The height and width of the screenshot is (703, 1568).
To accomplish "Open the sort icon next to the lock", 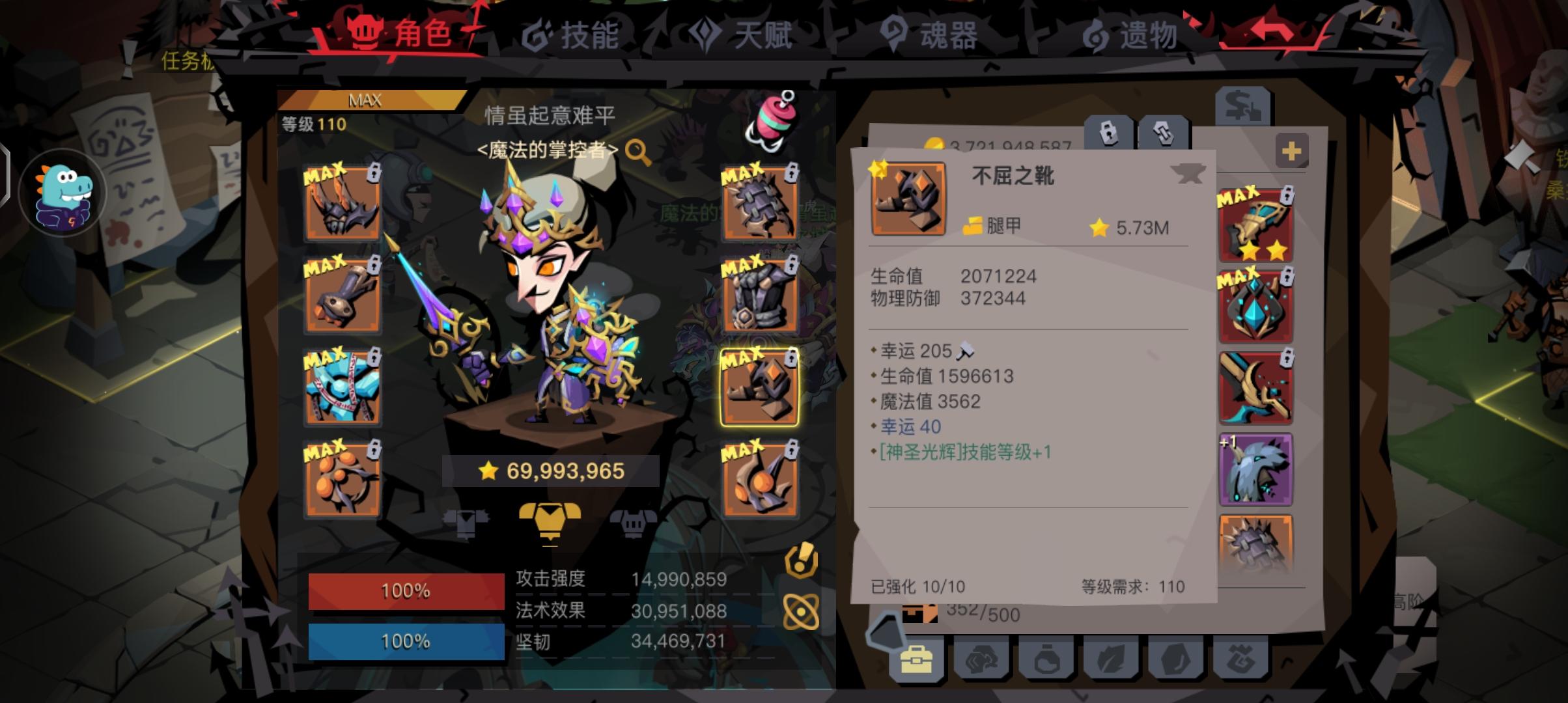I will [x=1164, y=132].
